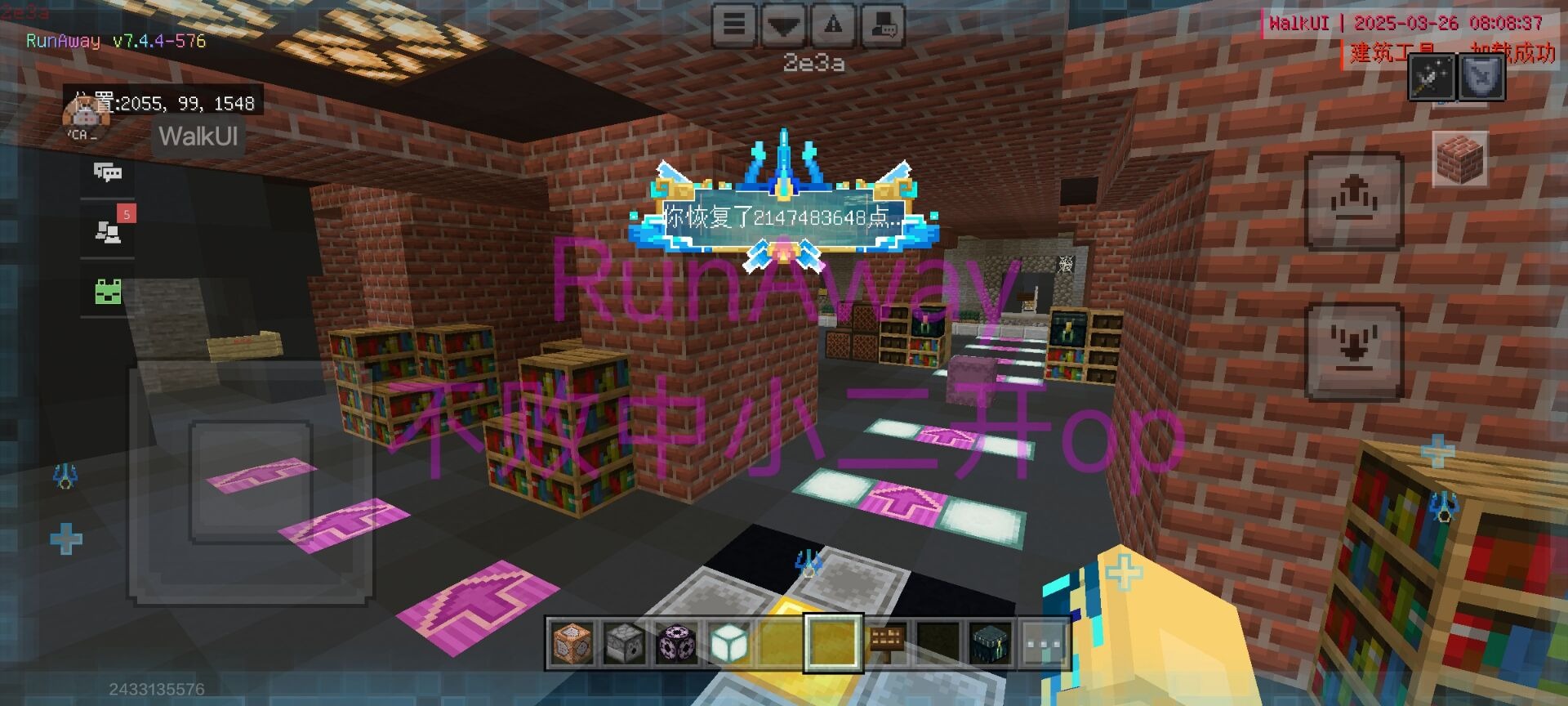The height and width of the screenshot is (706, 1568).
Task: Tap the fly-down arrow button
Action: (1354, 351)
